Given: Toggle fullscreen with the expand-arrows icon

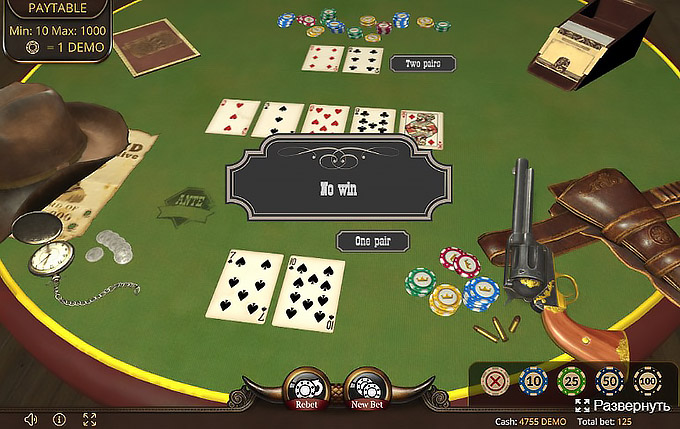Looking at the screenshot, I should coord(89,419).
